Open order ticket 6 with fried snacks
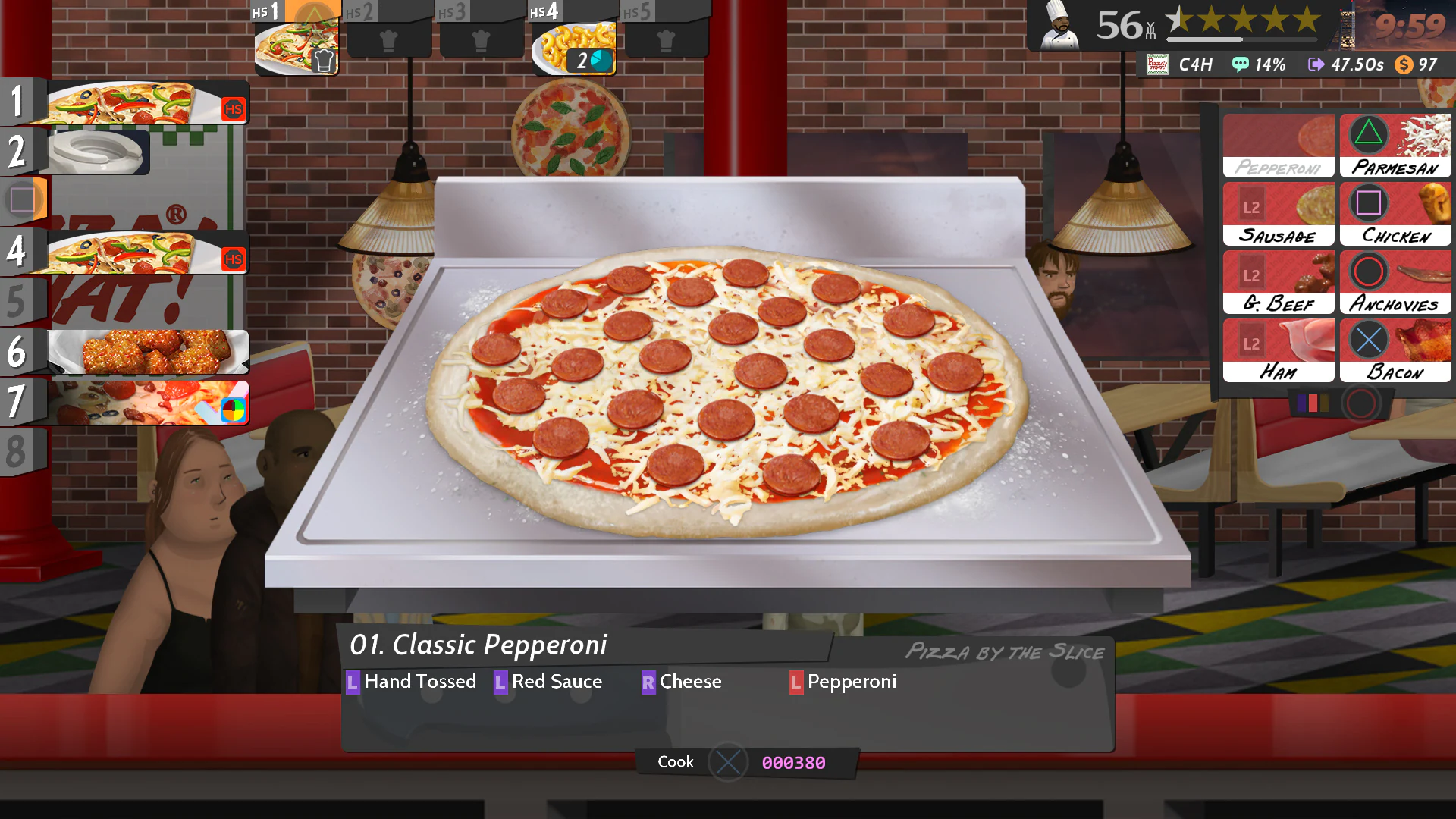The width and height of the screenshot is (1456, 819). pos(148,350)
